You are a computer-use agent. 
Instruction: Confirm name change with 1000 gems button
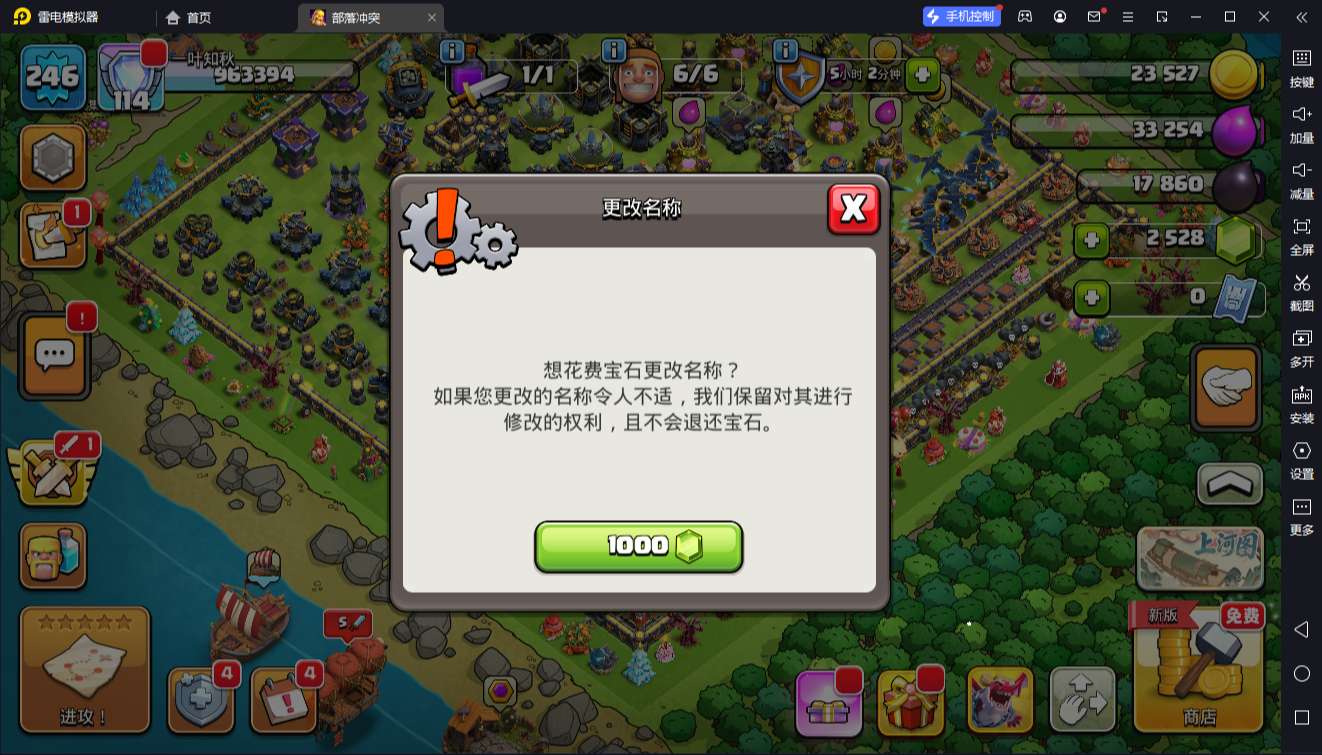[638, 546]
